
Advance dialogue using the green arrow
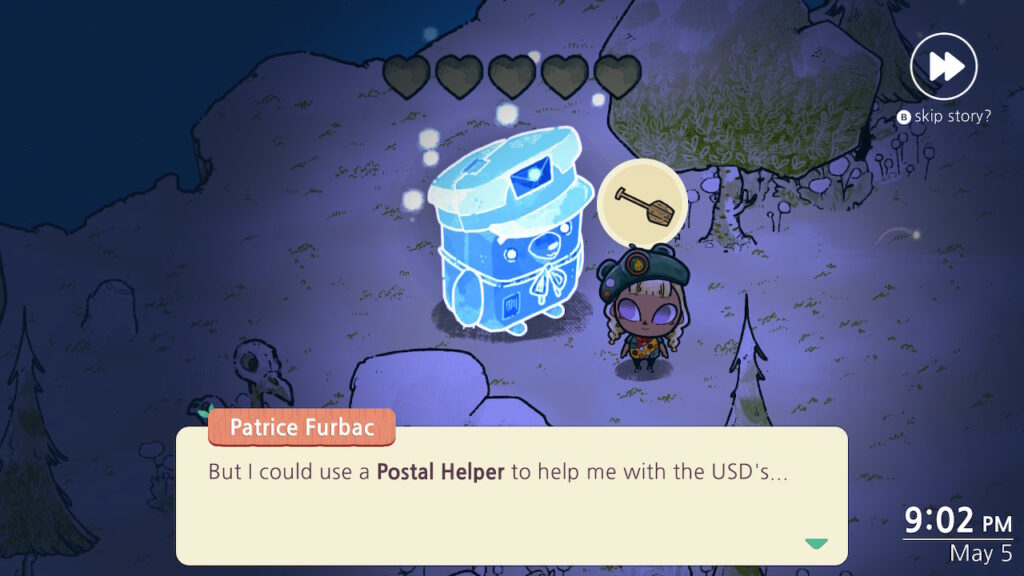click(816, 544)
